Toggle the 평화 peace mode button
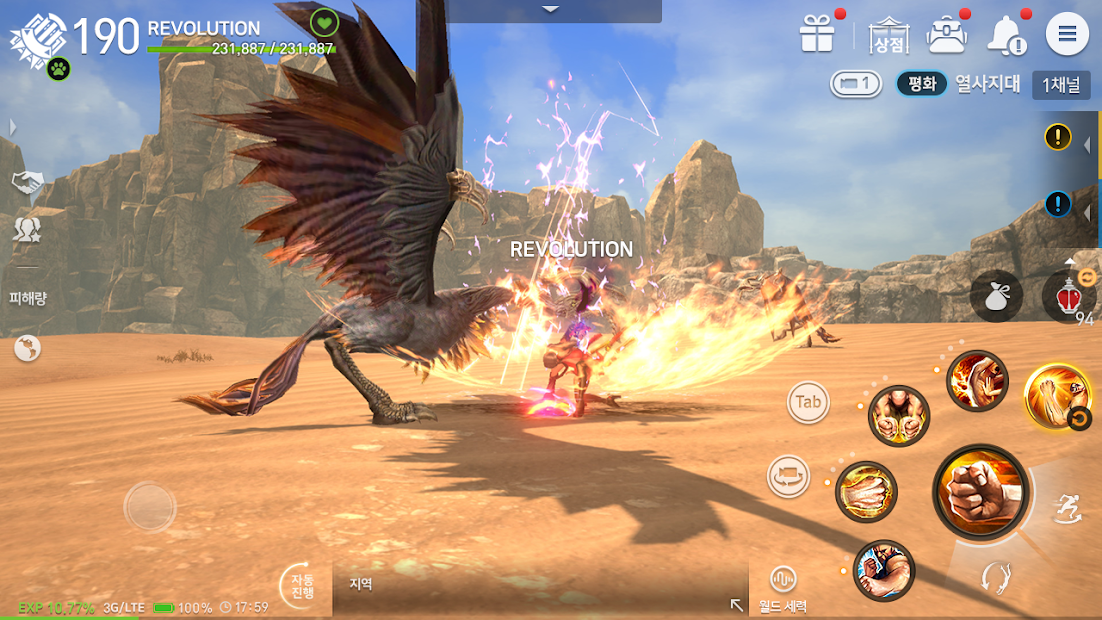Image resolution: width=1102 pixels, height=620 pixels. pos(921,84)
